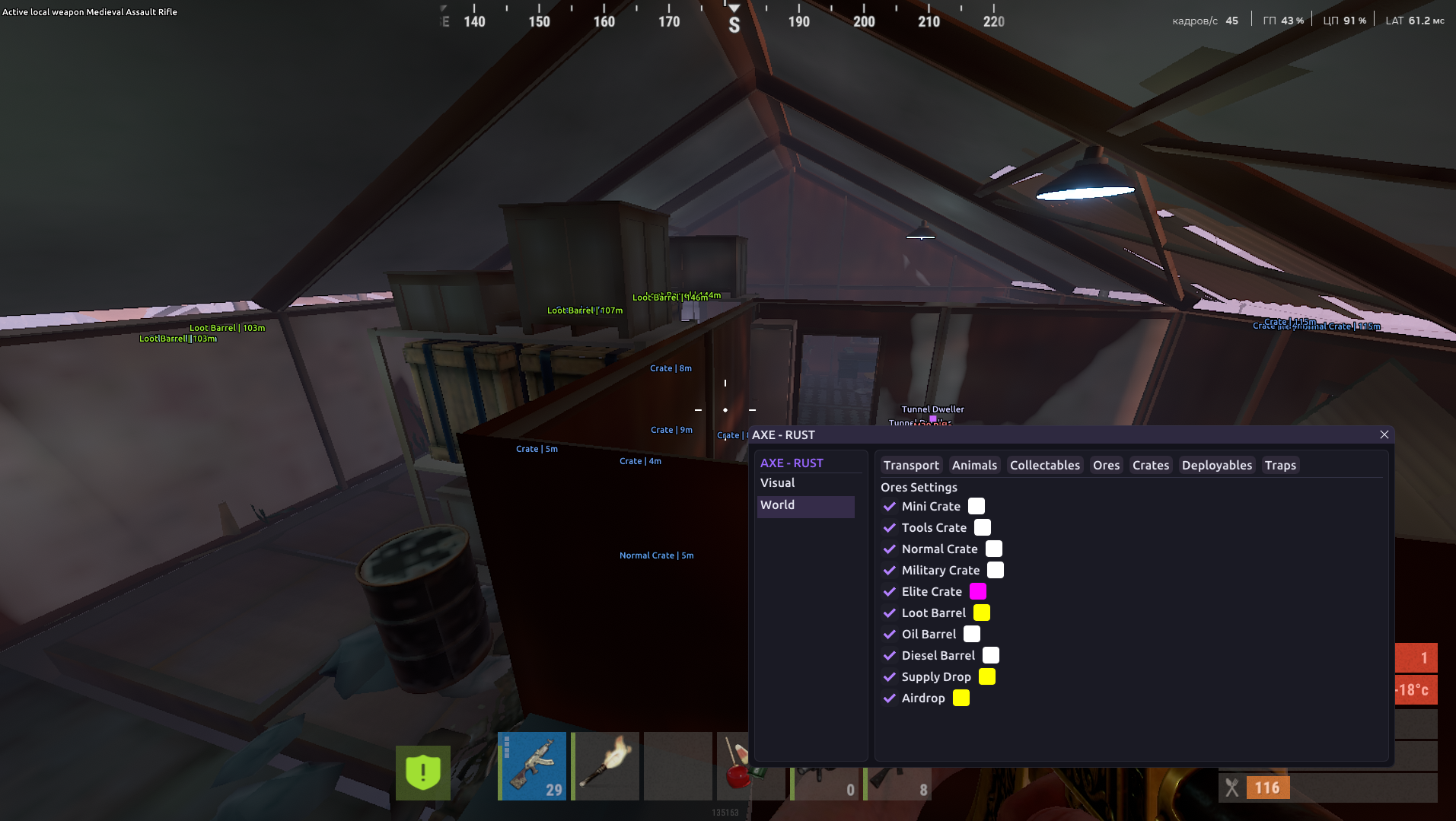Disable the Airdrop checkbox
Screen dimensions: 1456x821
click(890, 698)
